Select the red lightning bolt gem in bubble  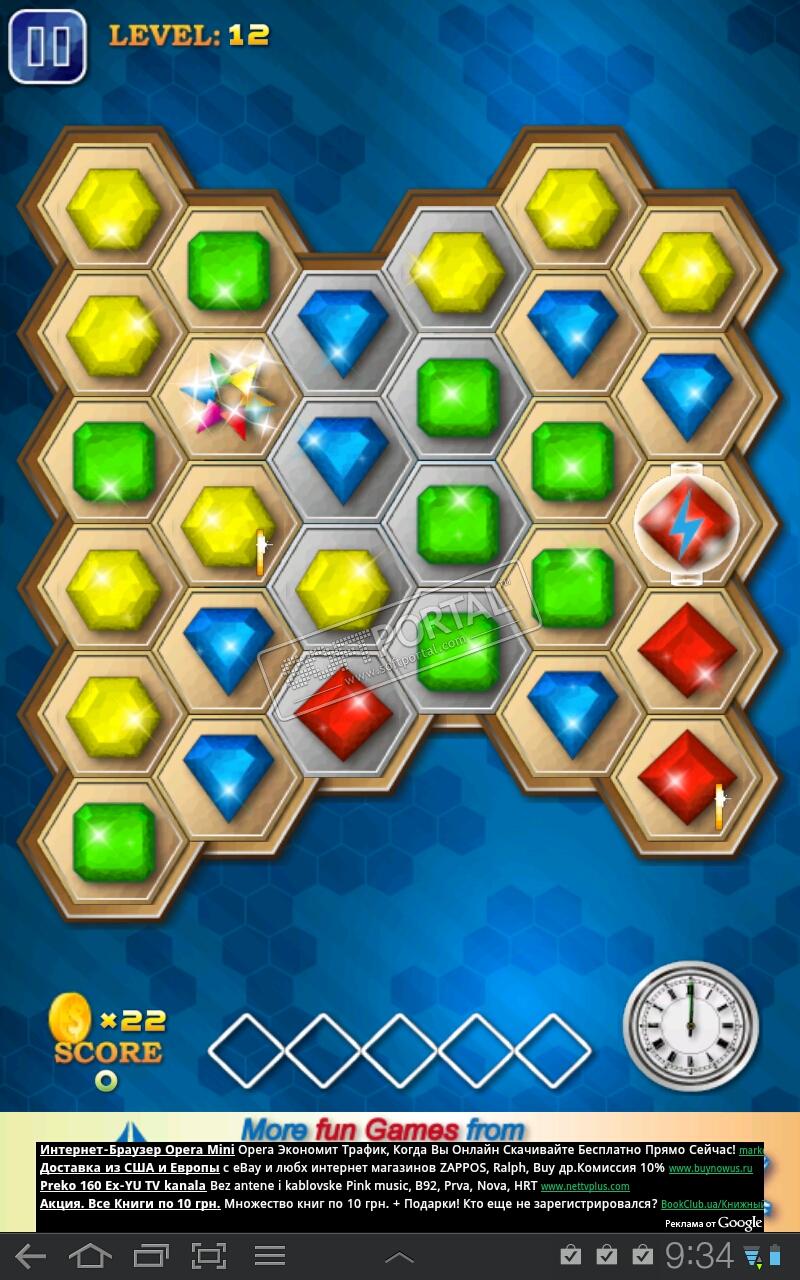click(x=687, y=524)
